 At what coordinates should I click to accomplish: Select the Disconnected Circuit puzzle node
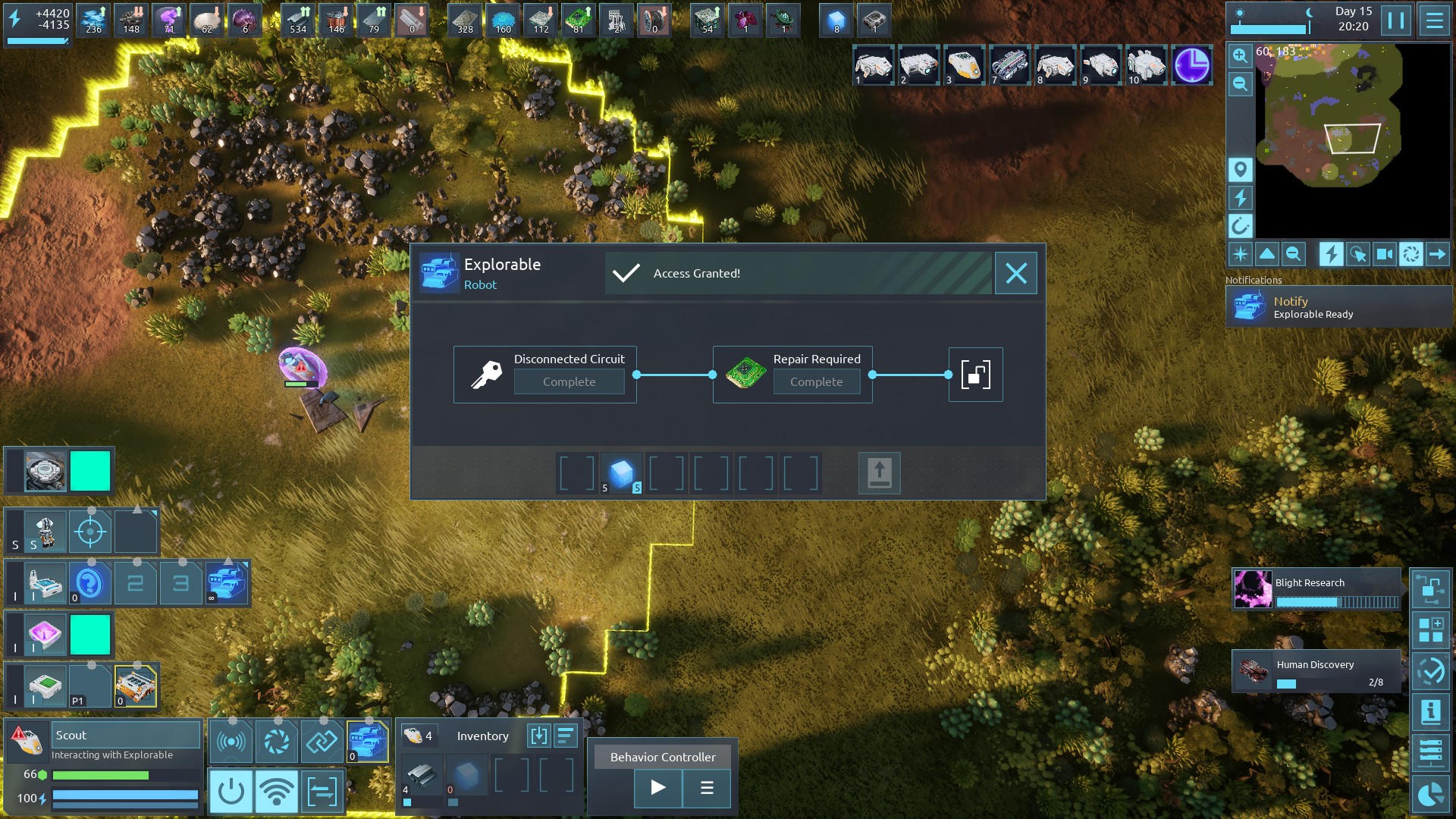[544, 375]
